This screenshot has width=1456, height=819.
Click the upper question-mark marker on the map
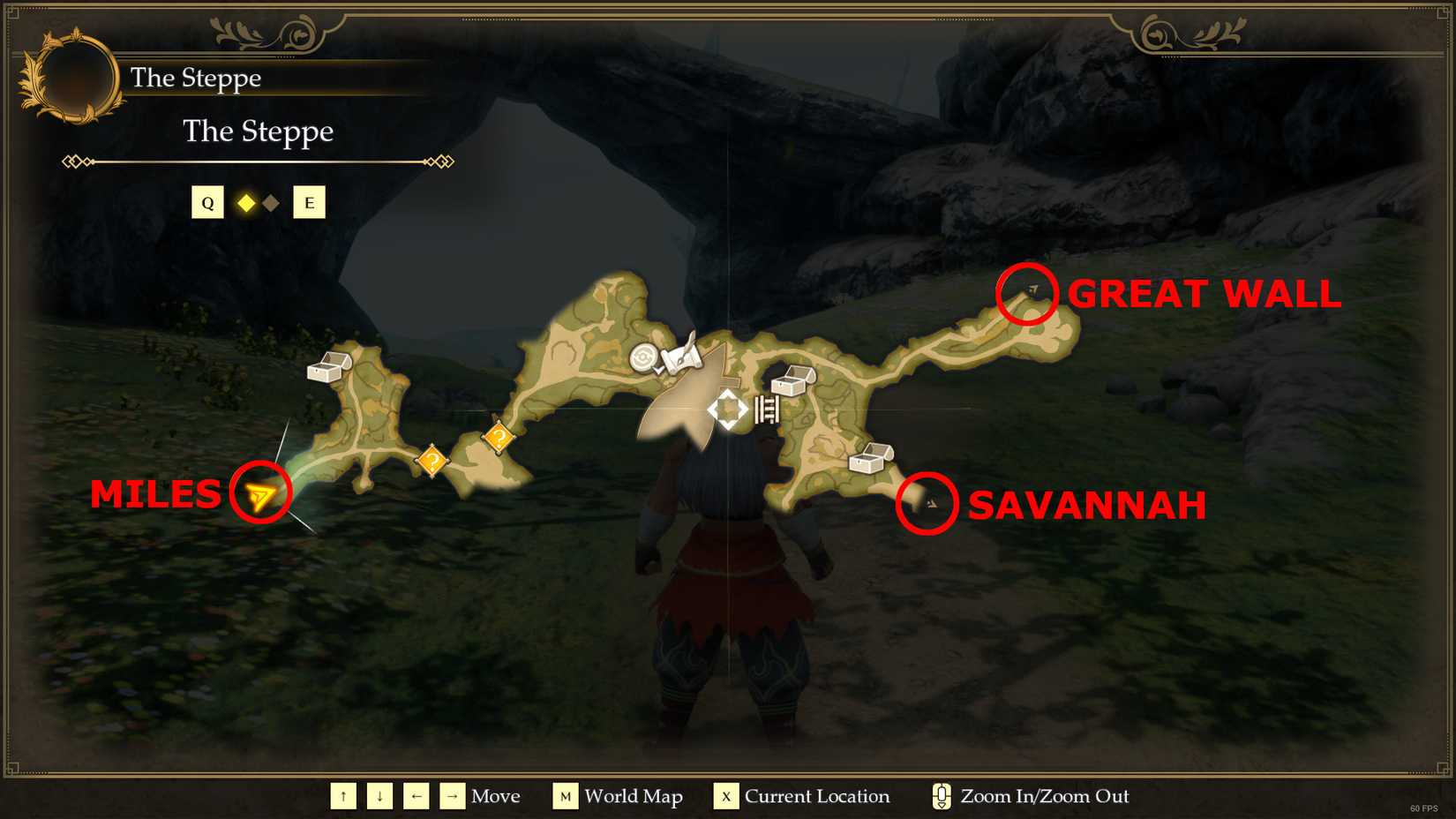click(x=498, y=436)
